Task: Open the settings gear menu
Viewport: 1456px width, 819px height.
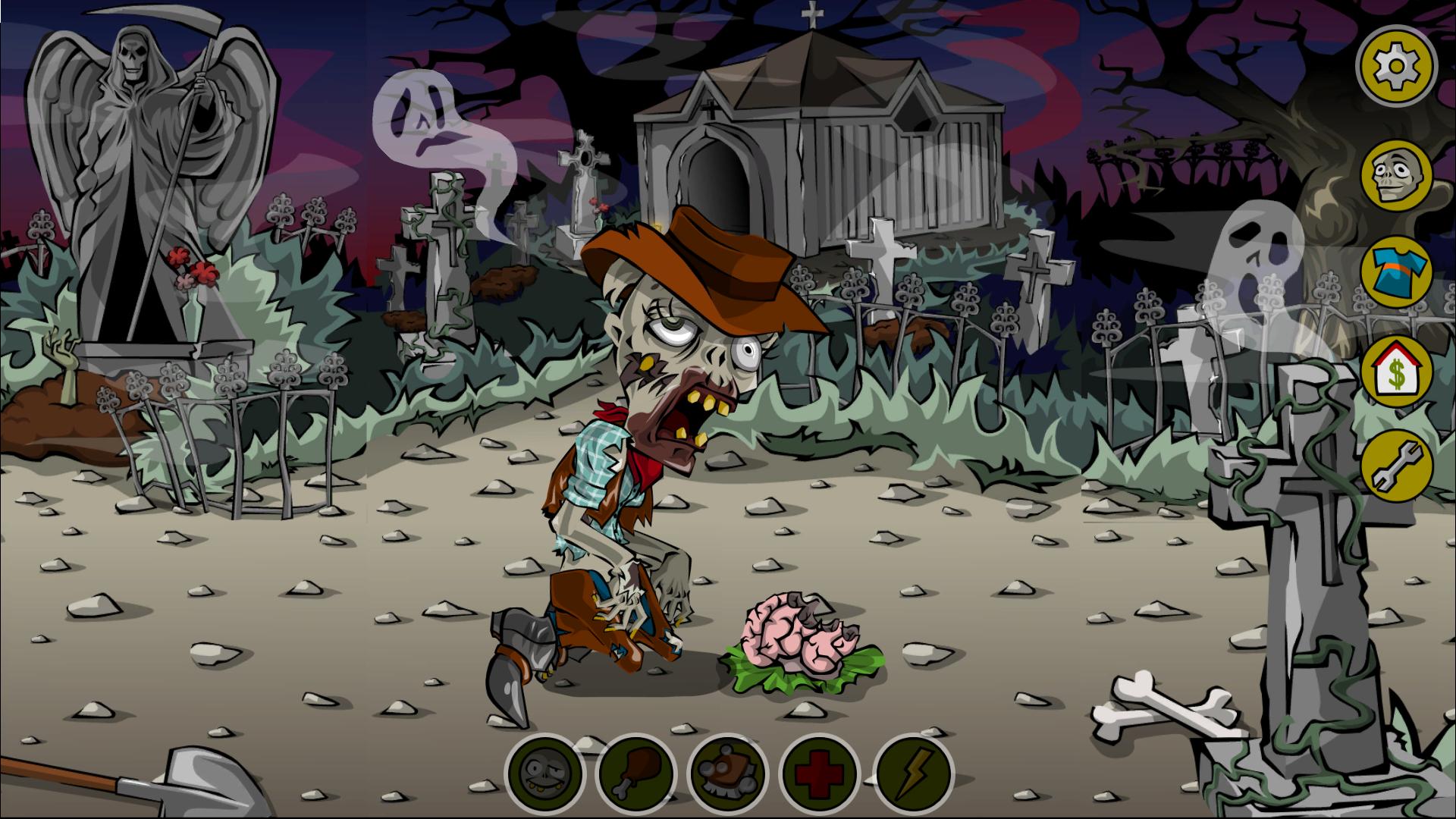Action: (x=1395, y=67)
